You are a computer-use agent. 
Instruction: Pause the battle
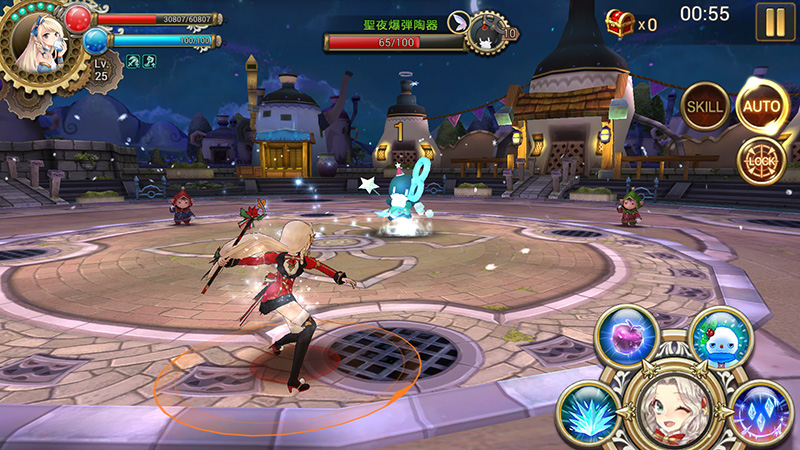coord(774,21)
